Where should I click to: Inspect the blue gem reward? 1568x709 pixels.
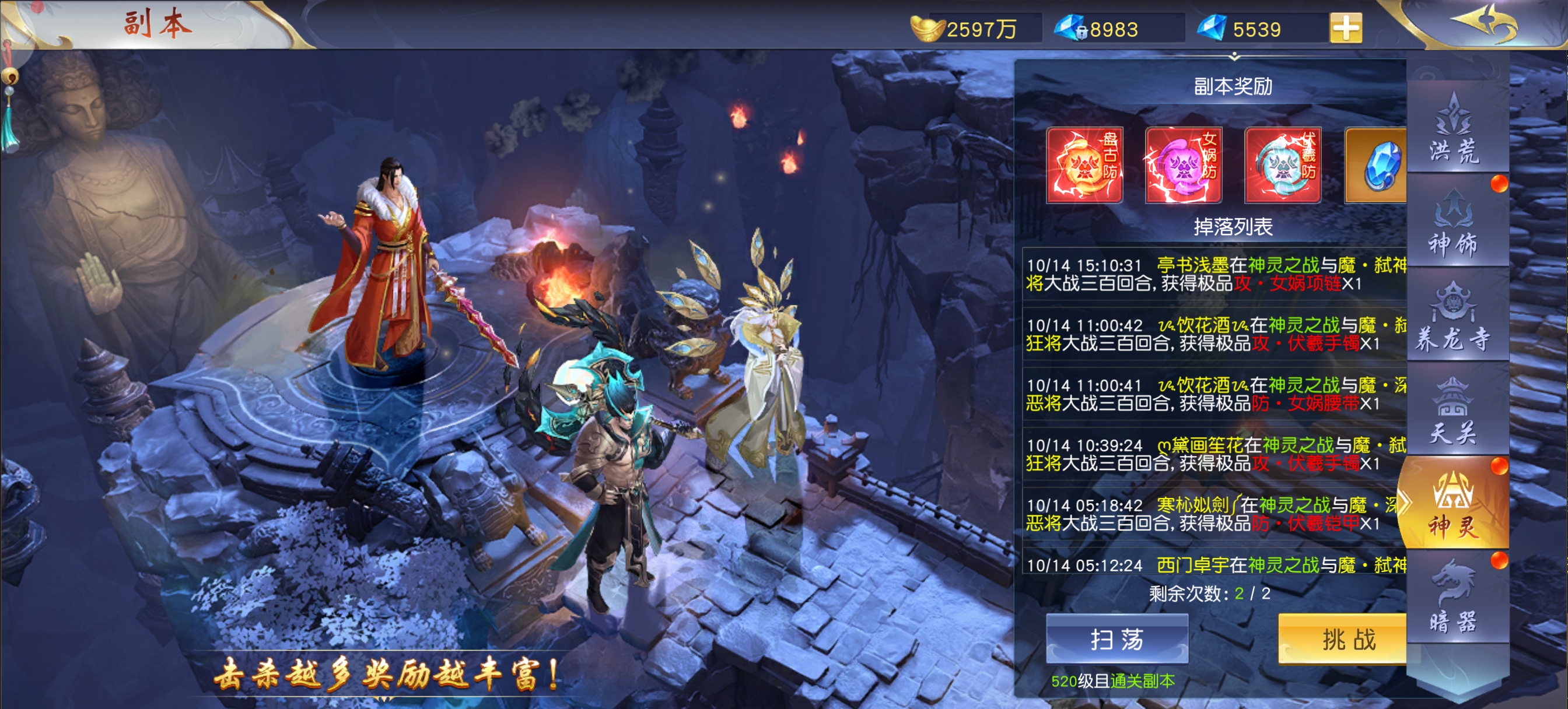1378,165
